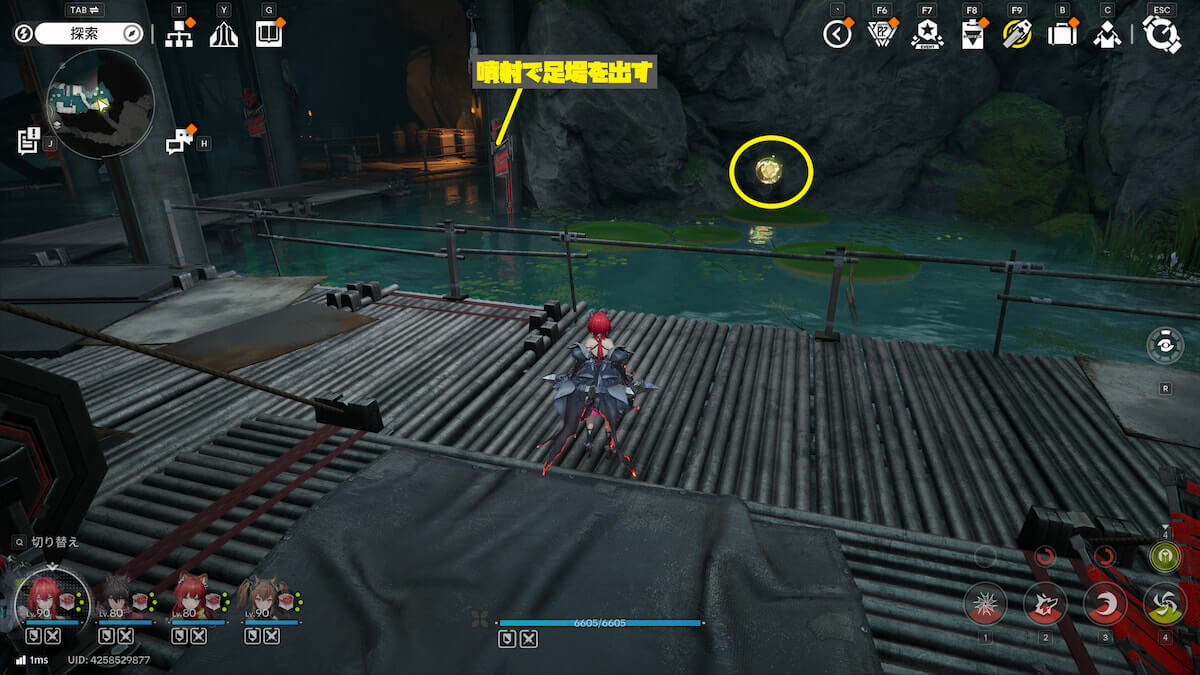This screenshot has width=1200, height=675.
Task: Activate the green swirl skill in slot 4
Action: (1164, 603)
